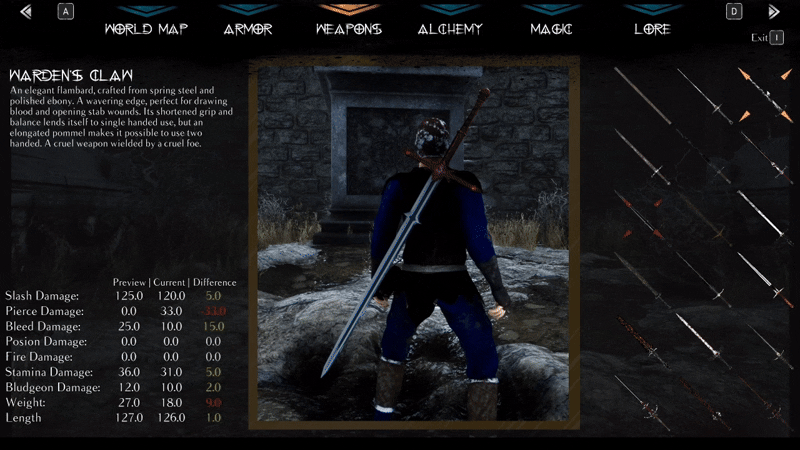Open the Armor tab
This screenshot has width=800, height=450.
point(247,28)
